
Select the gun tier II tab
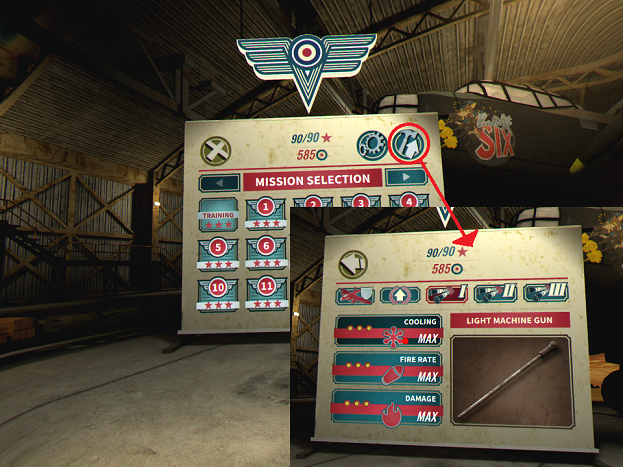click(495, 293)
